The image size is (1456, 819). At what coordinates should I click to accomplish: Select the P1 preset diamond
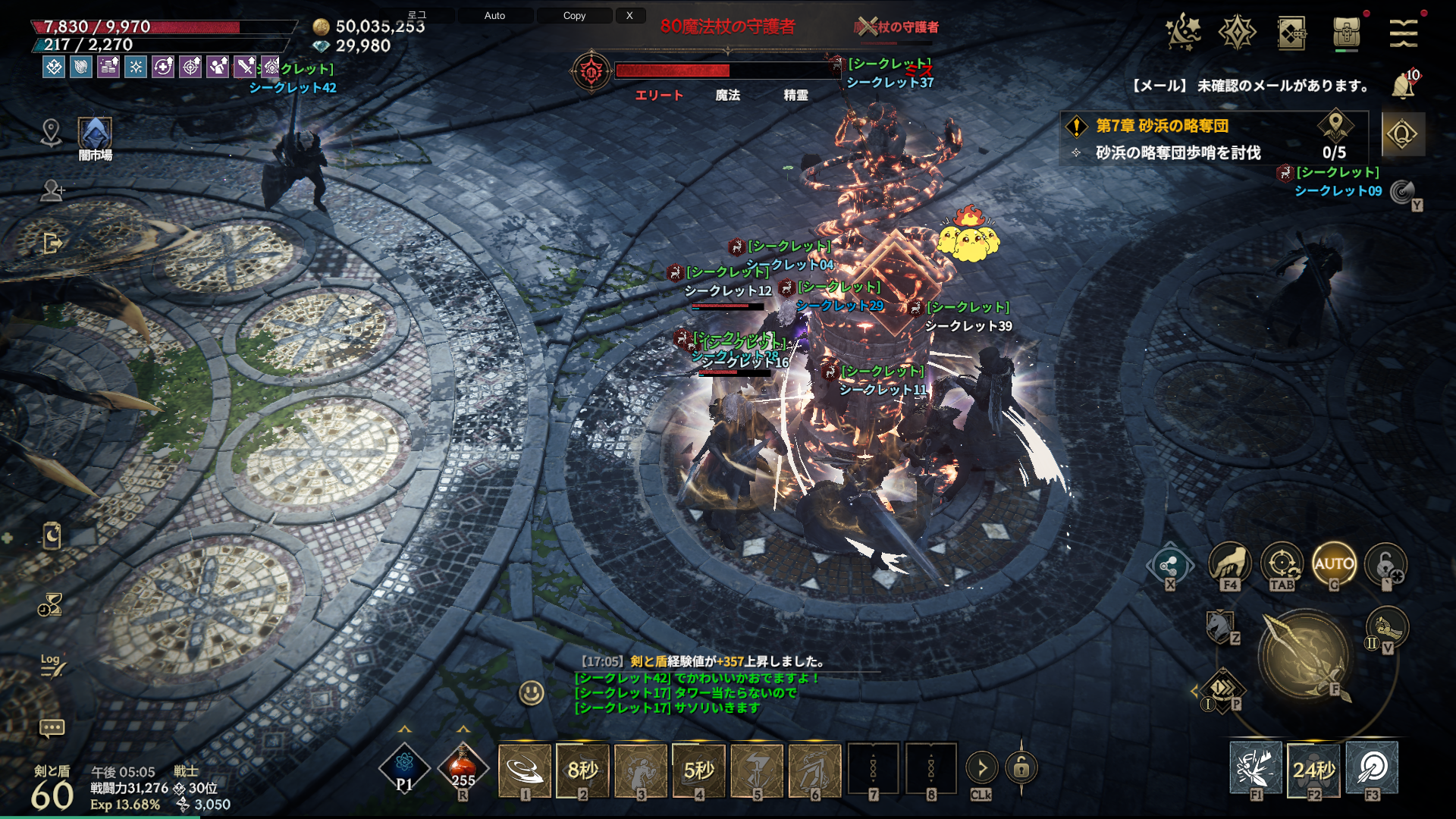(x=404, y=768)
